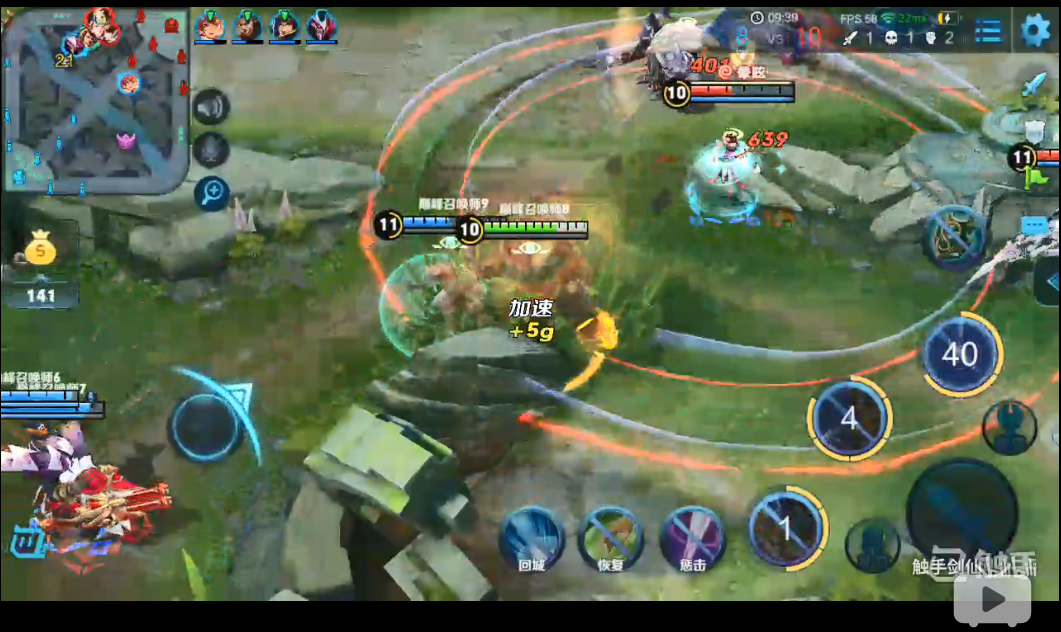
Task: Open the settings gear menu
Action: pyautogui.click(x=1034, y=30)
